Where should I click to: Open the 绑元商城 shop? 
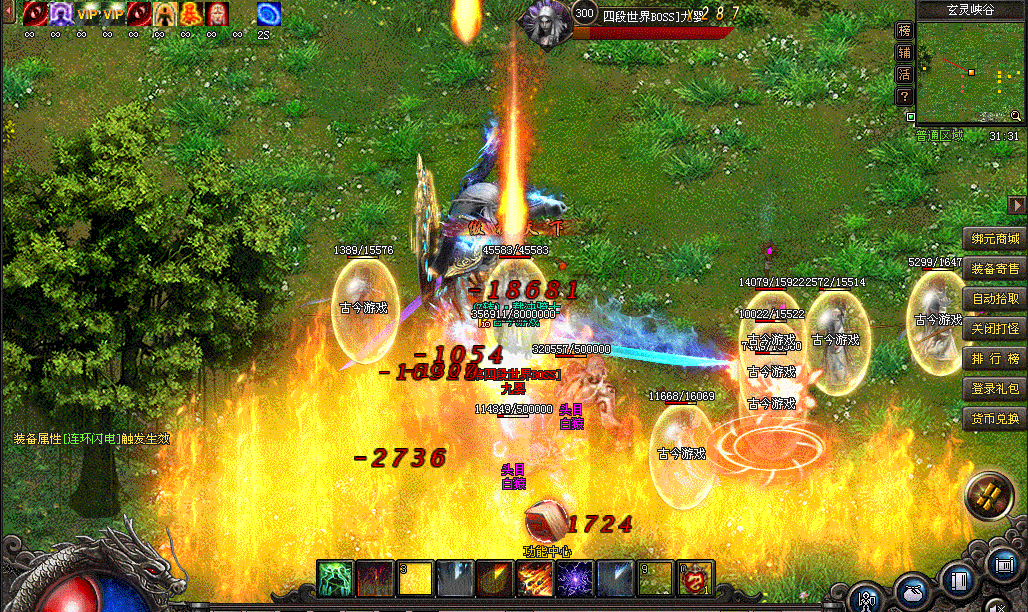(995, 239)
